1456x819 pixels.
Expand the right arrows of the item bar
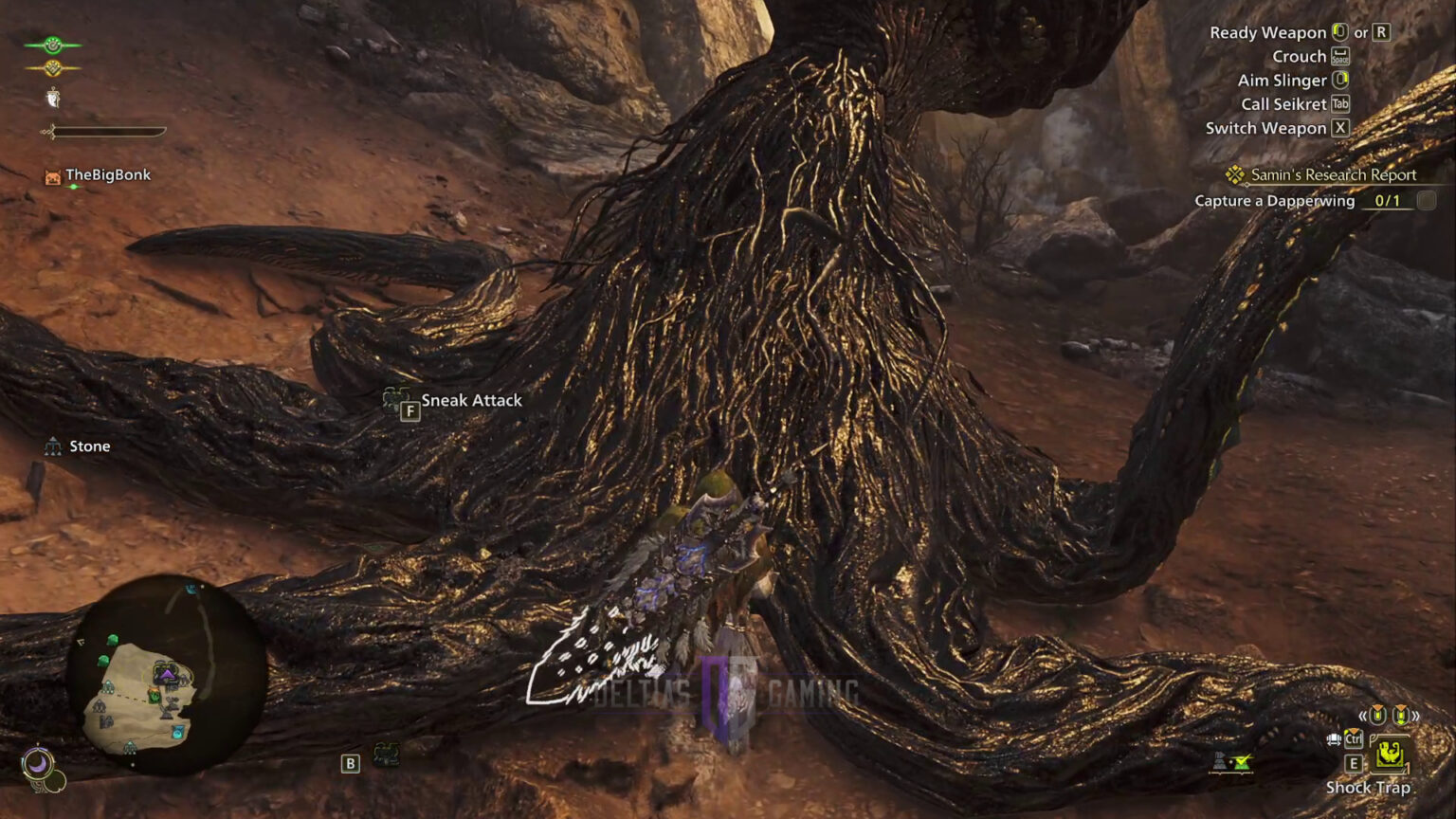tap(1415, 716)
